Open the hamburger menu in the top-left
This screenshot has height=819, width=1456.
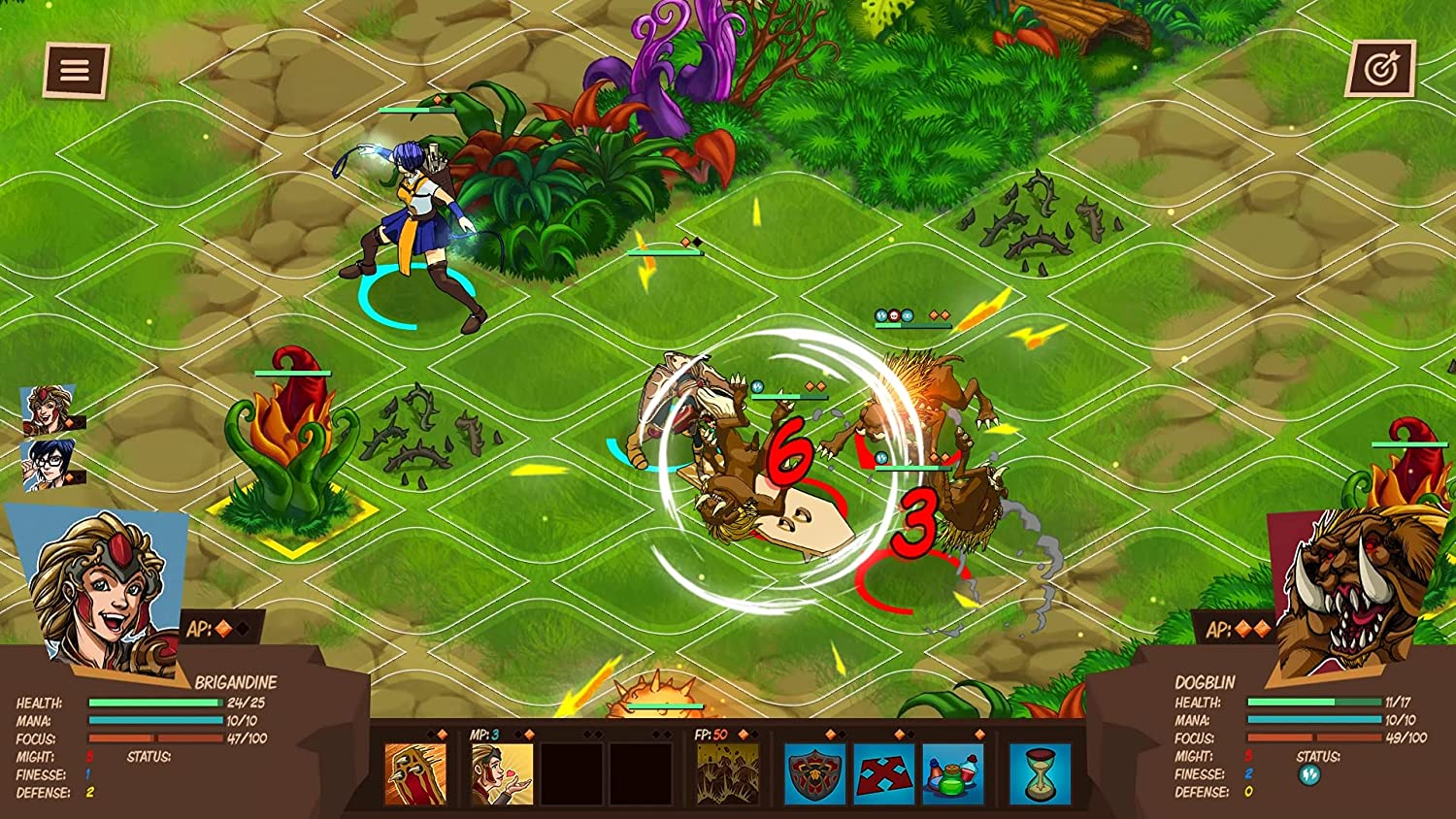tap(74, 69)
